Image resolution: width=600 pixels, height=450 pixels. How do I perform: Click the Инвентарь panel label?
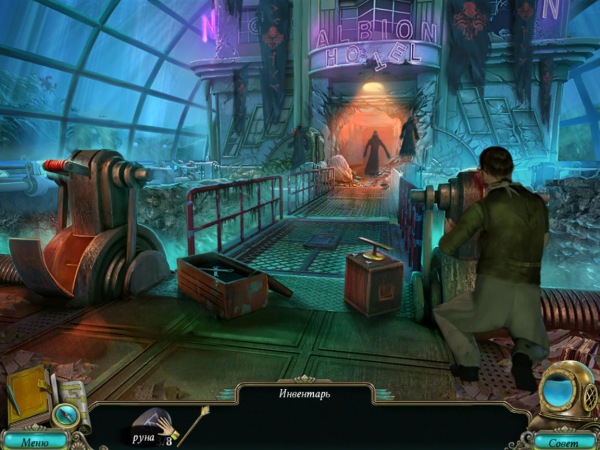pyautogui.click(x=304, y=393)
